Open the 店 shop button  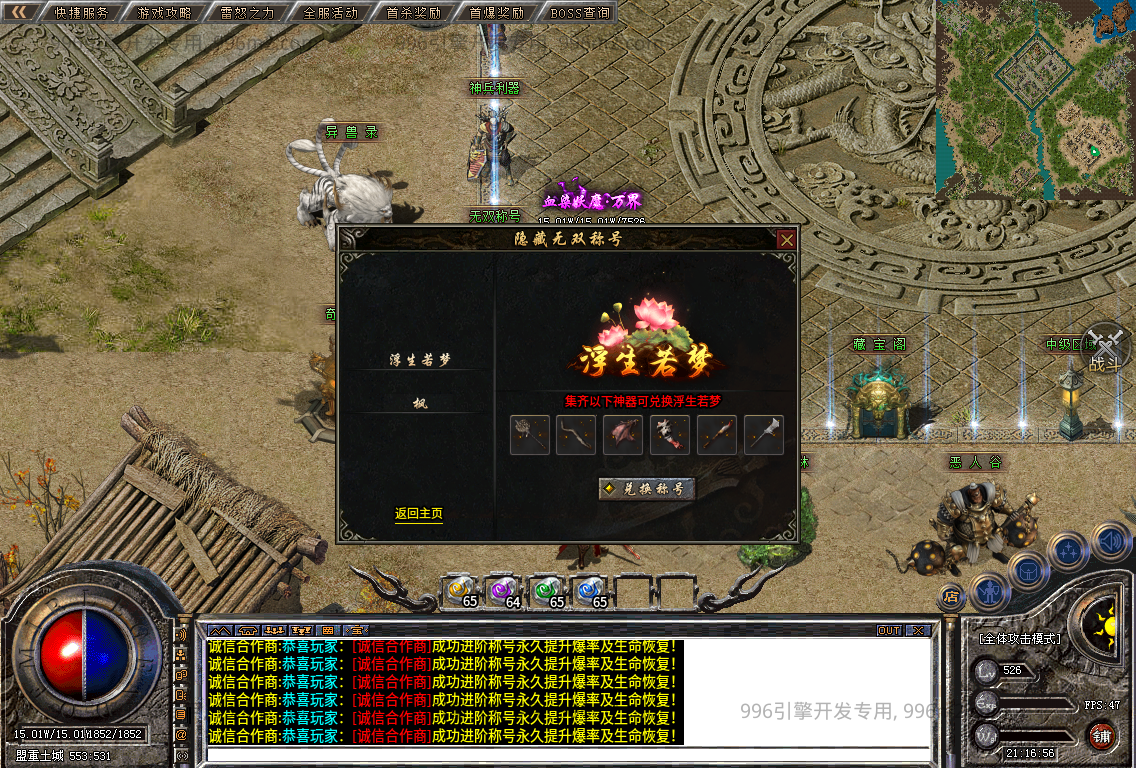pyautogui.click(x=951, y=597)
